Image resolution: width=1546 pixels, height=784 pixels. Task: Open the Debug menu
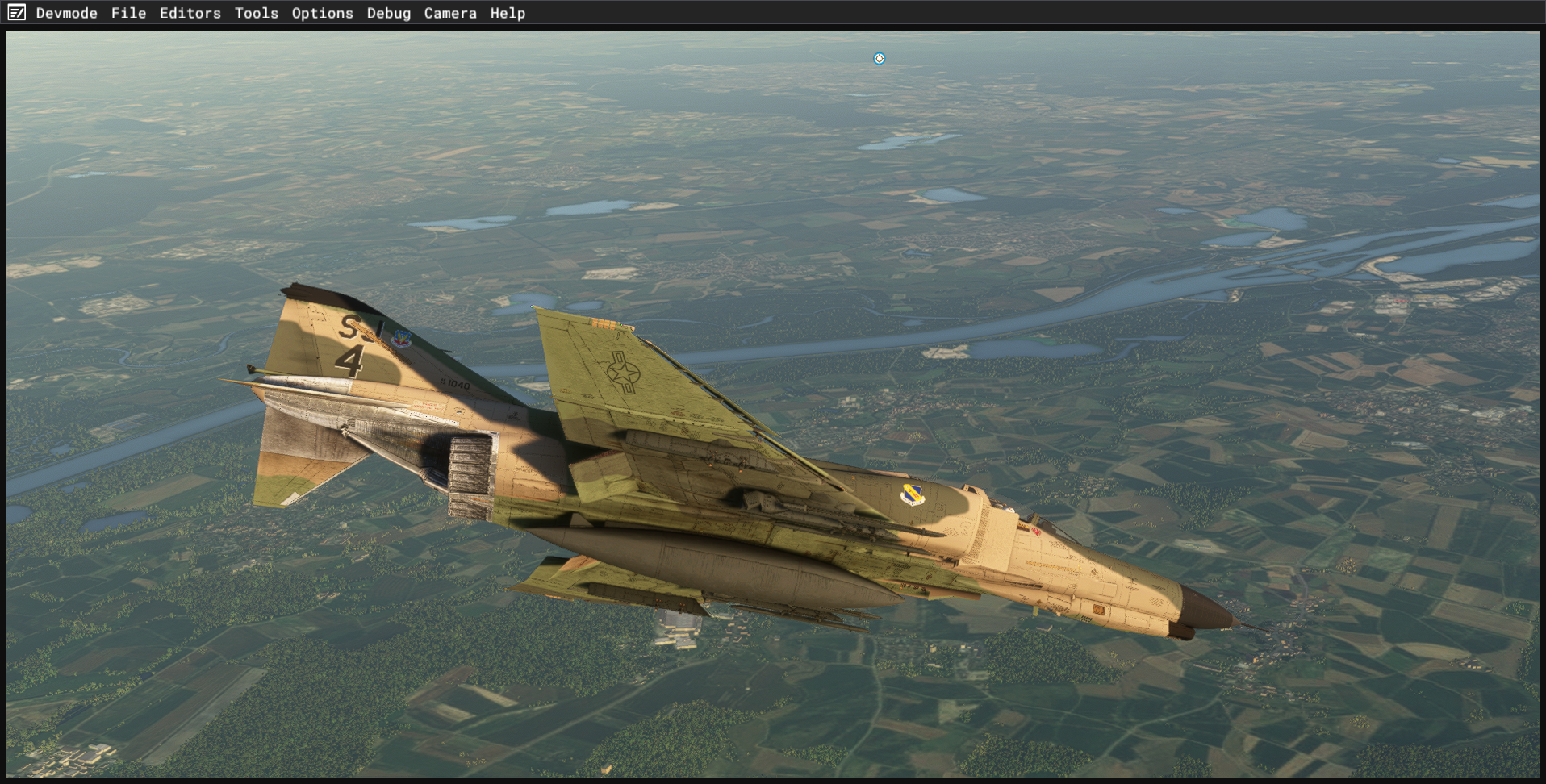coord(388,13)
